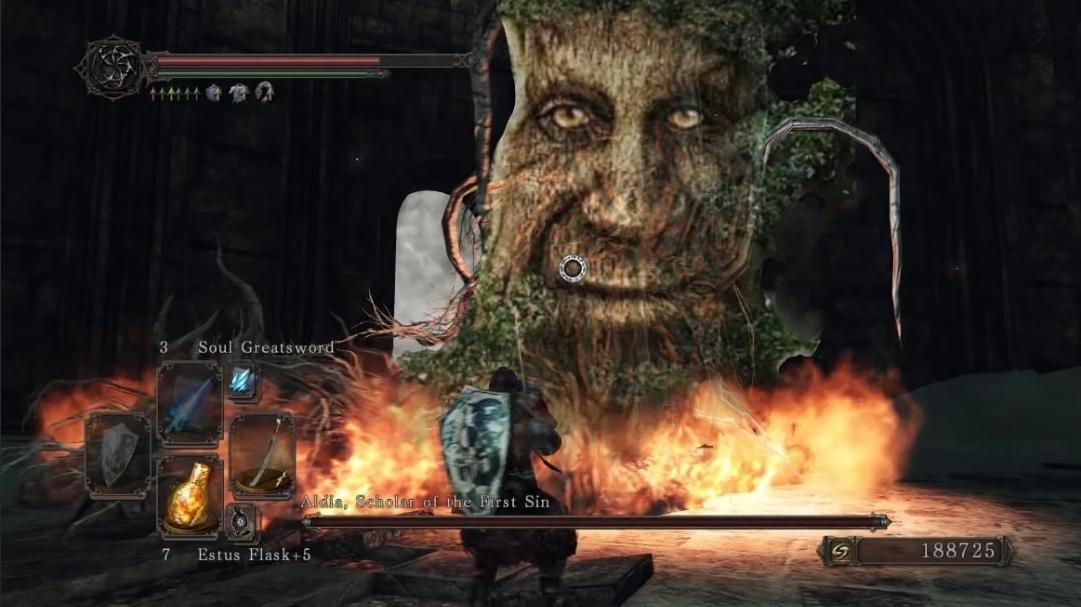Click the souls counter emblem icon
Screen dimensions: 1081x607
click(840, 551)
